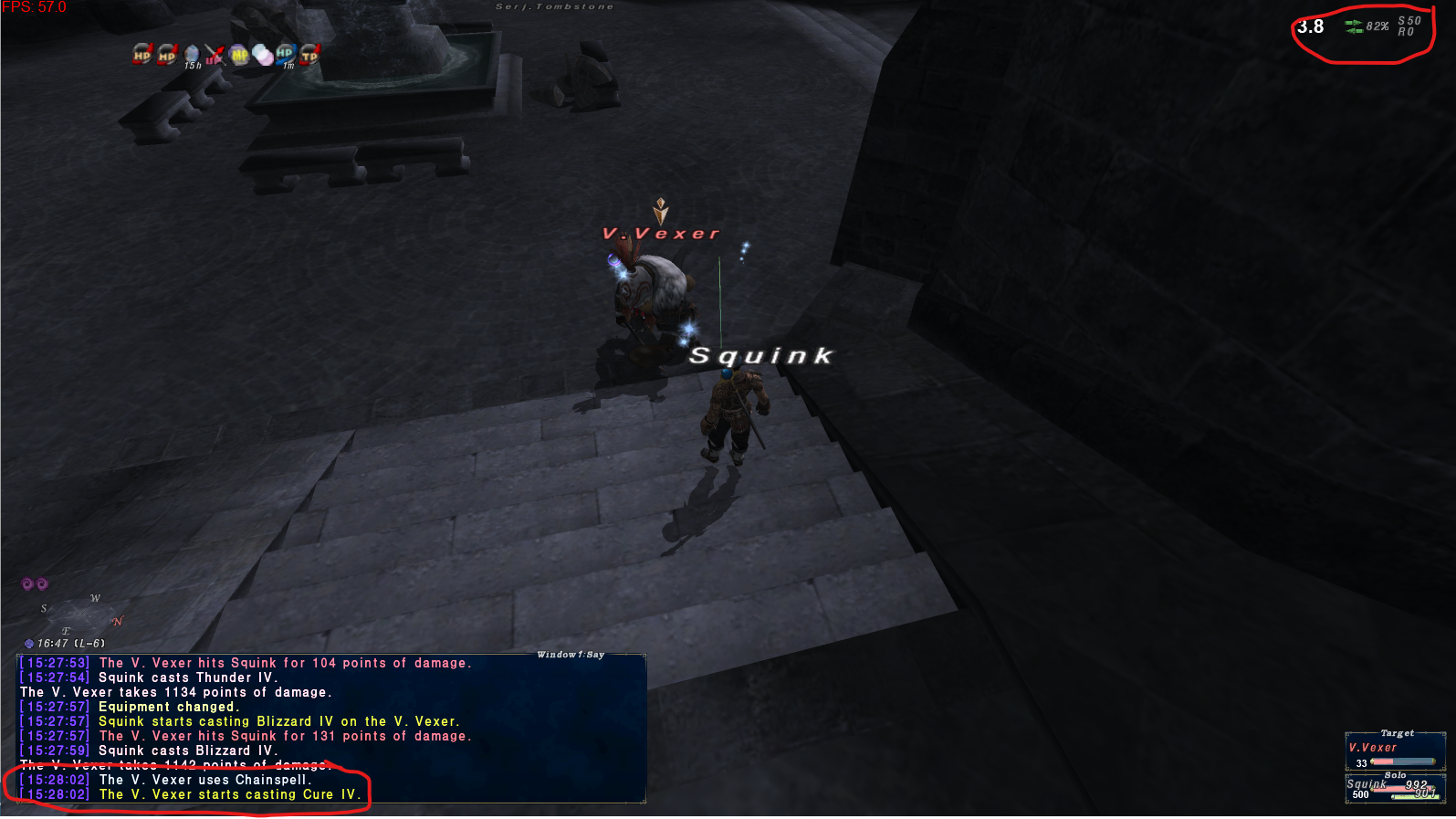This screenshot has width=1456, height=819.
Task: Select the Reraise buff icon showing 15h
Action: pyautogui.click(x=192, y=55)
